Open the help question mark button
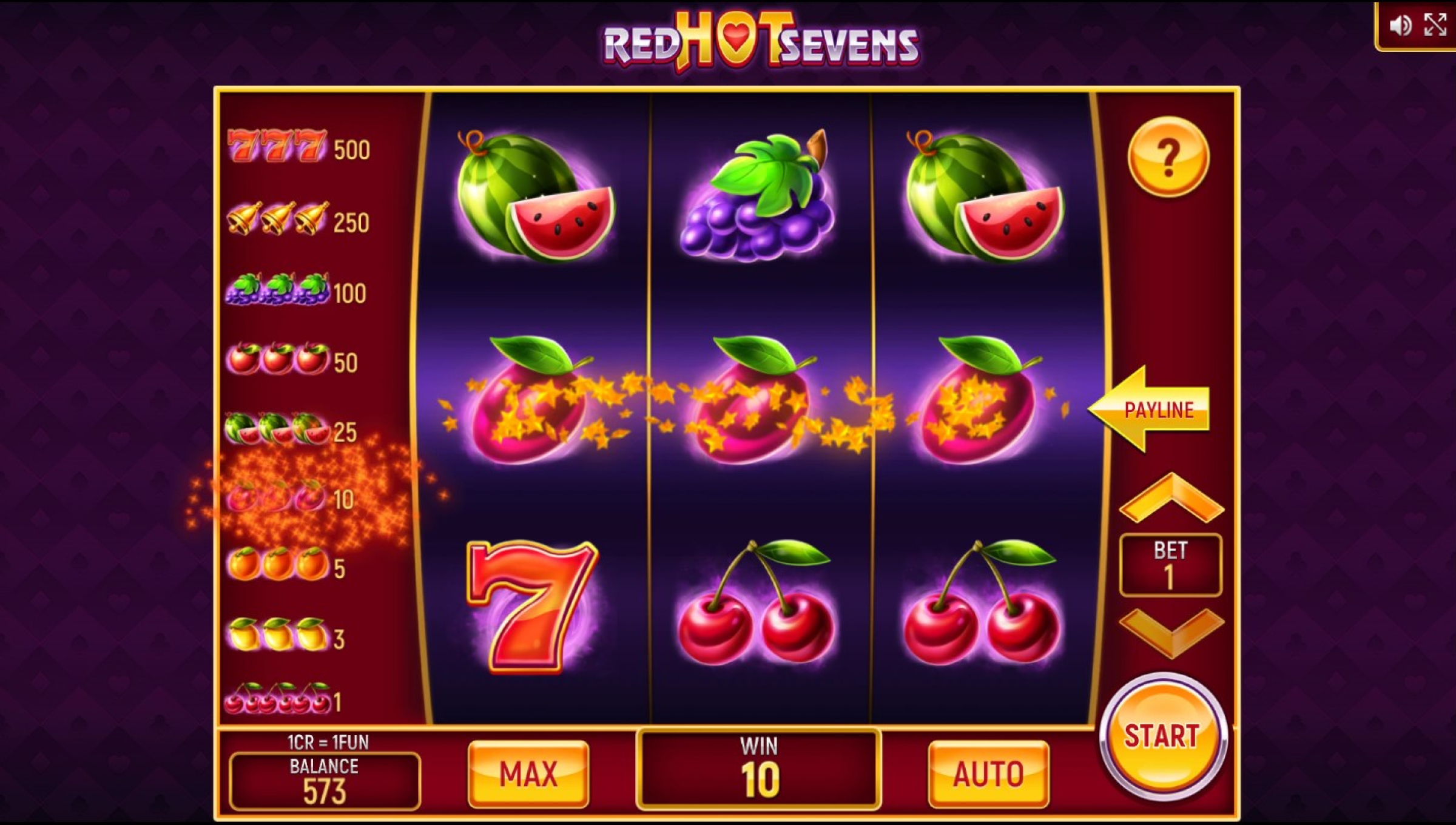1456x825 pixels. (x=1168, y=158)
